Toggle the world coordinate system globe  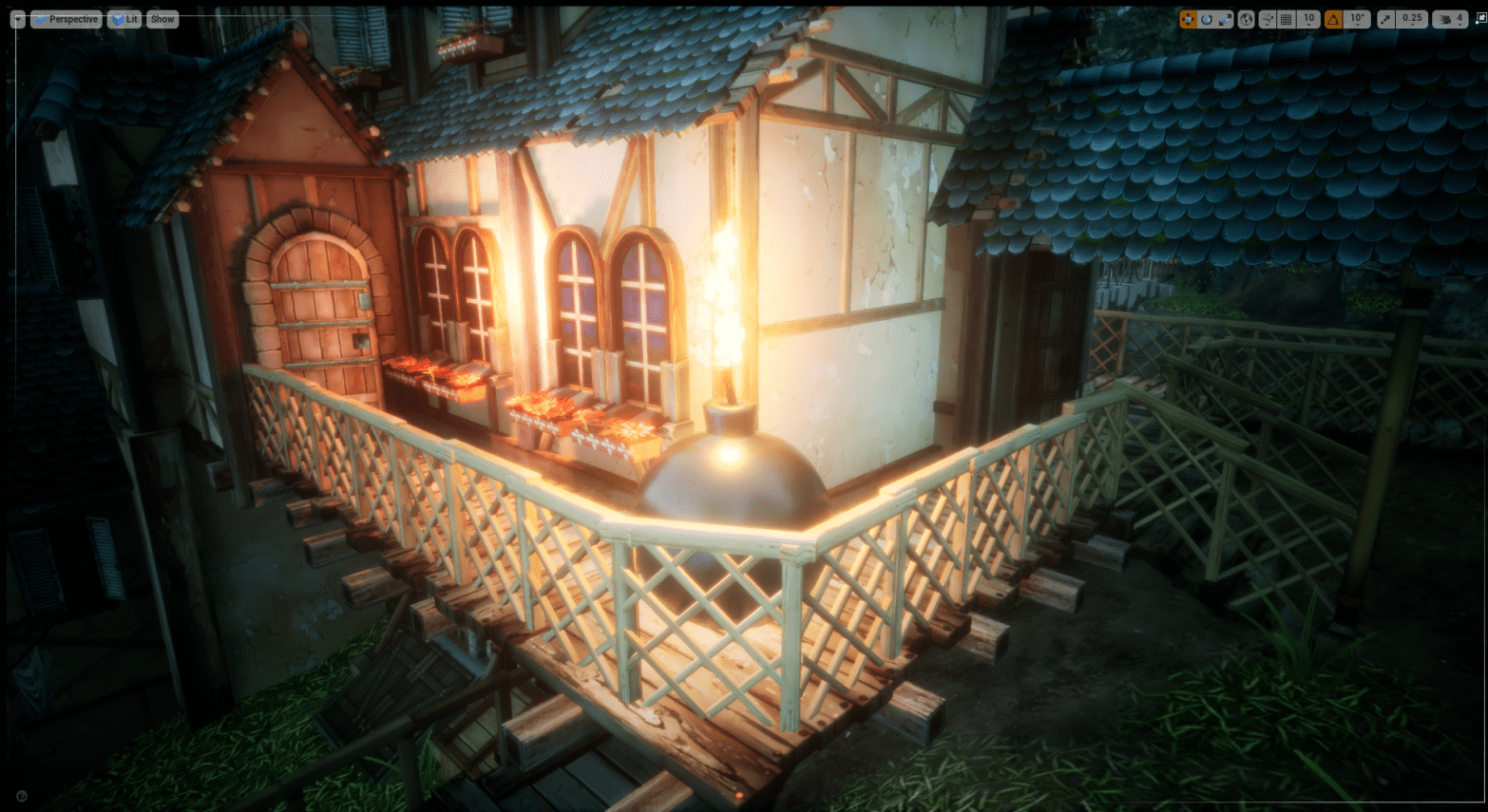point(1246,19)
